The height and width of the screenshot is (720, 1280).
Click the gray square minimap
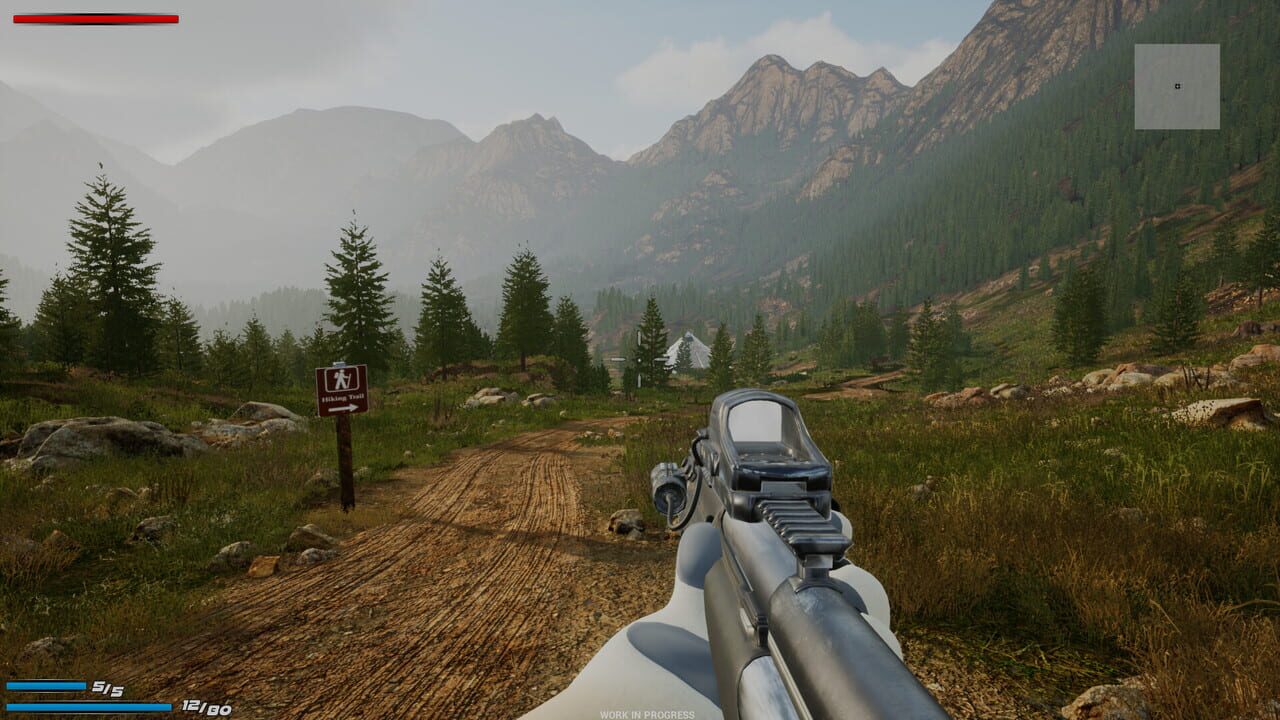pos(1177,87)
